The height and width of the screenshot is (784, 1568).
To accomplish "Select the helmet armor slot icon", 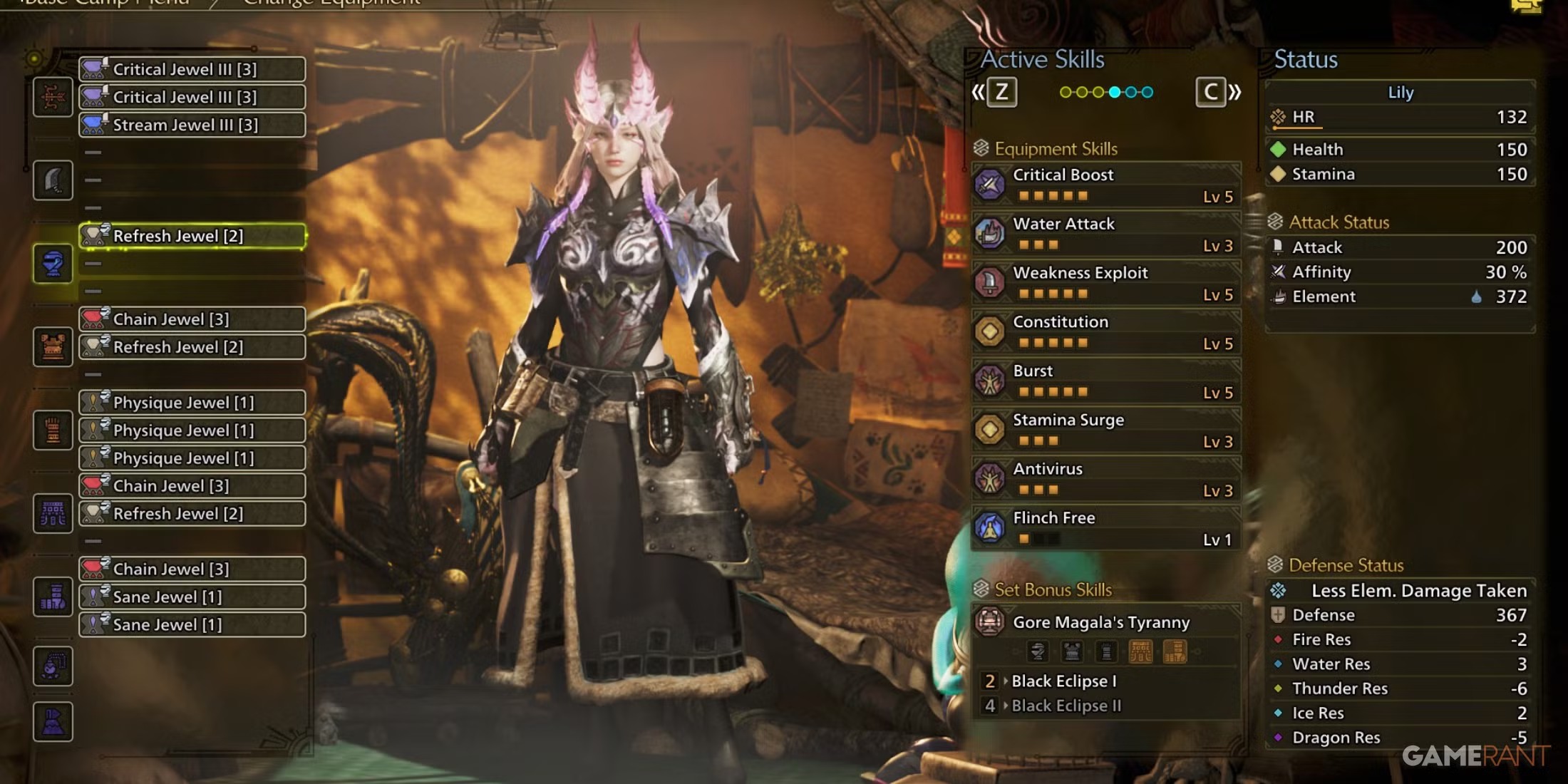I will 53,264.
